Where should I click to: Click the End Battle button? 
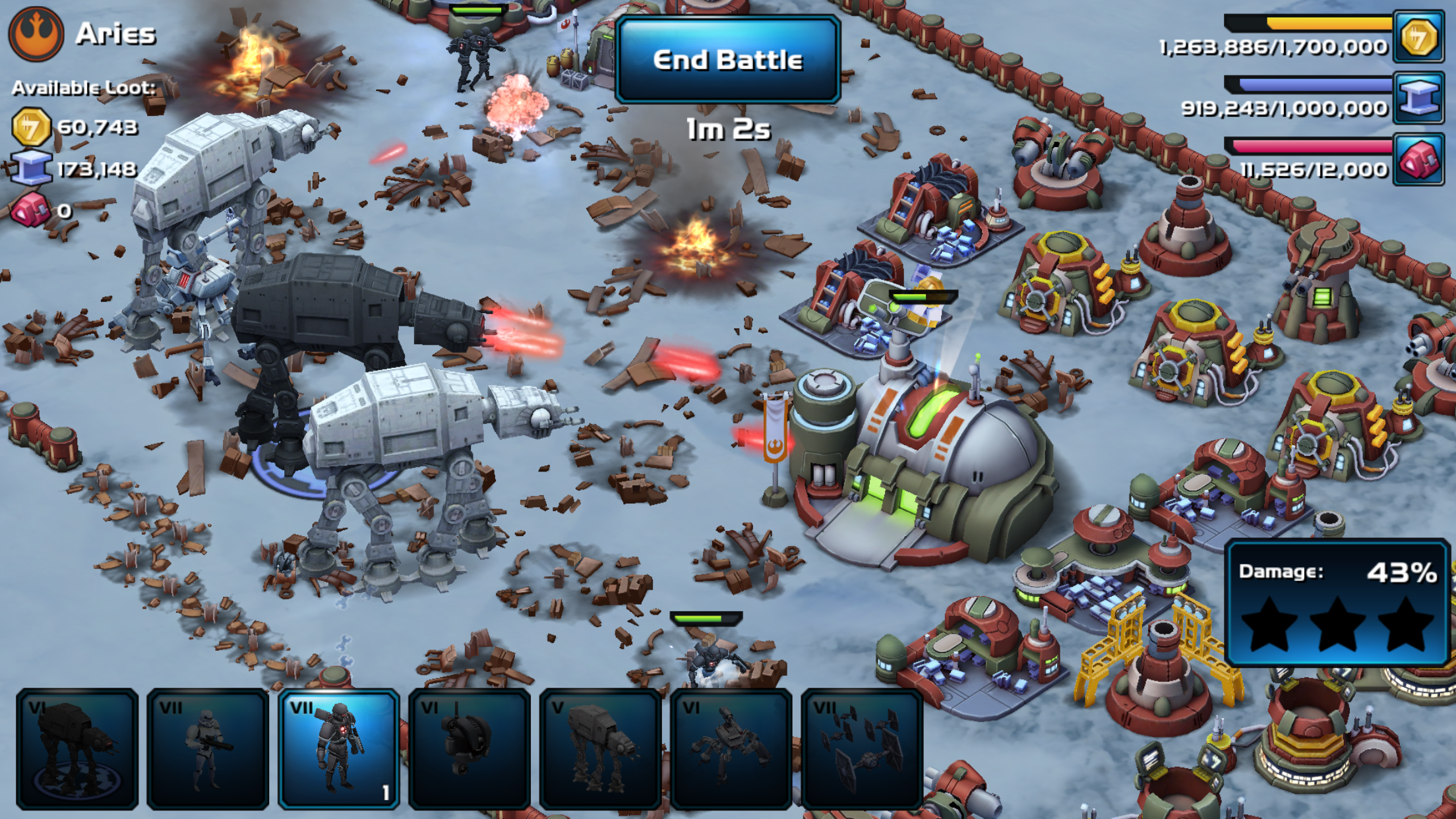pos(727,59)
